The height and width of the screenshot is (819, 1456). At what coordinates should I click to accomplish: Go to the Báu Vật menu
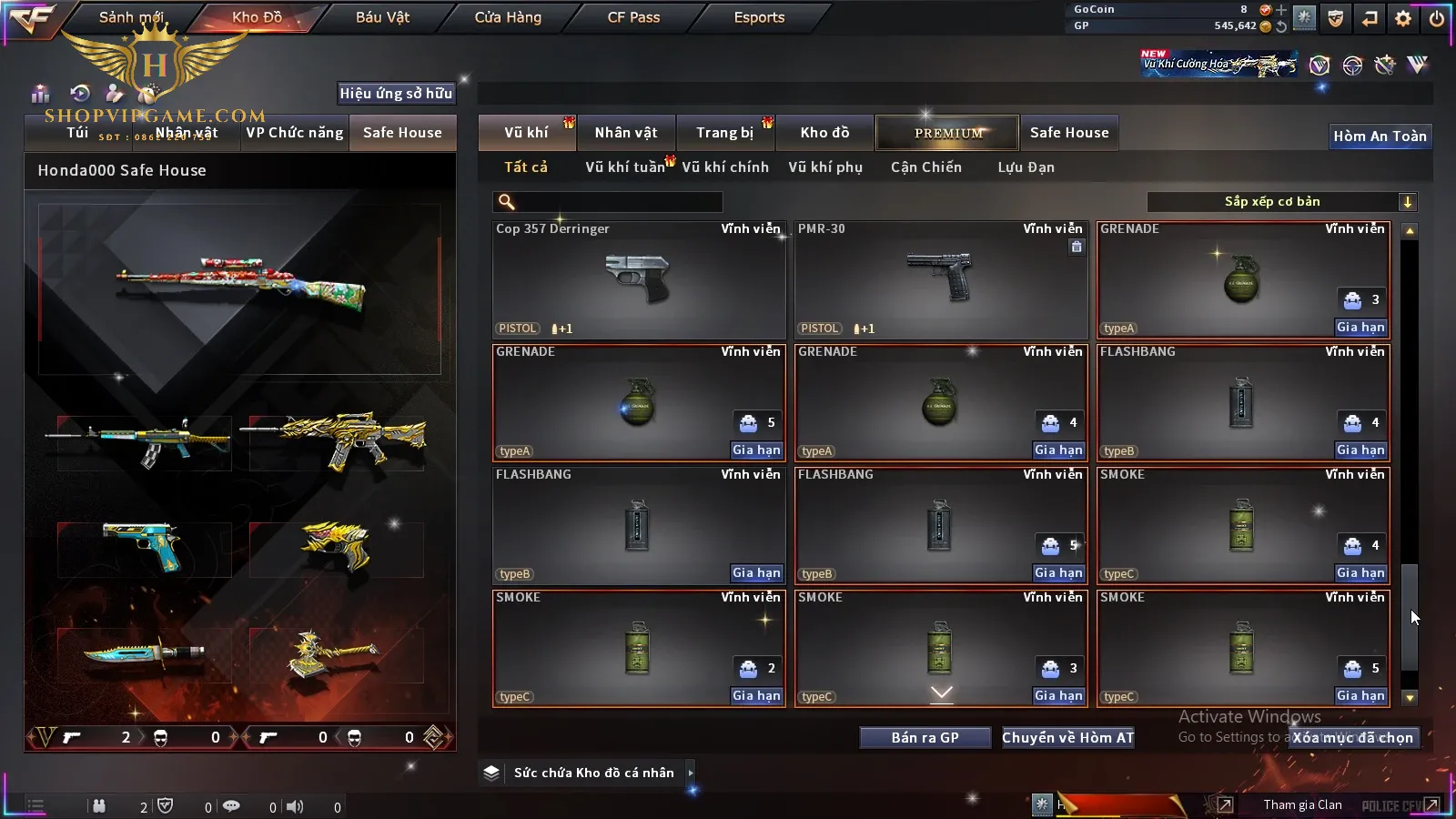(x=382, y=17)
